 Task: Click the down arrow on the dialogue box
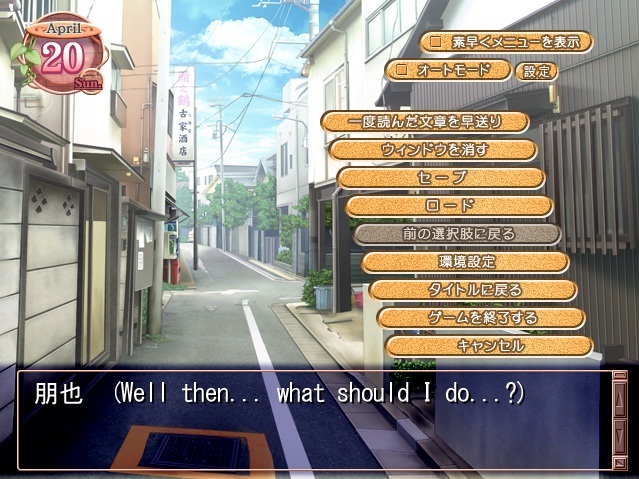(620, 437)
